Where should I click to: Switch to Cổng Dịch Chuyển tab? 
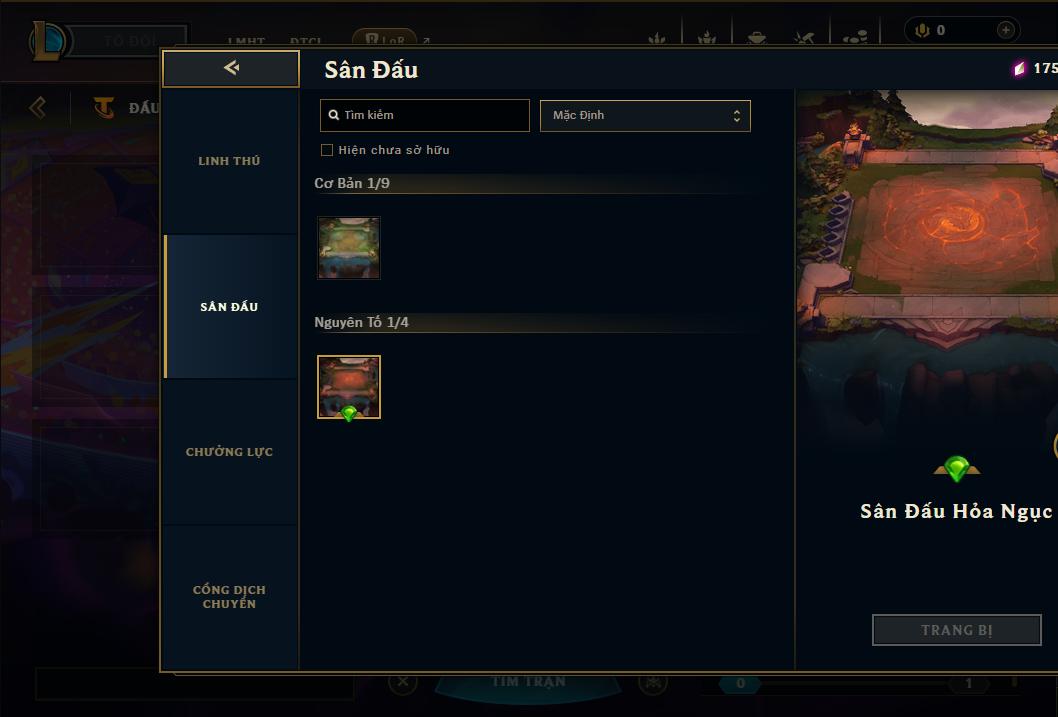point(229,597)
